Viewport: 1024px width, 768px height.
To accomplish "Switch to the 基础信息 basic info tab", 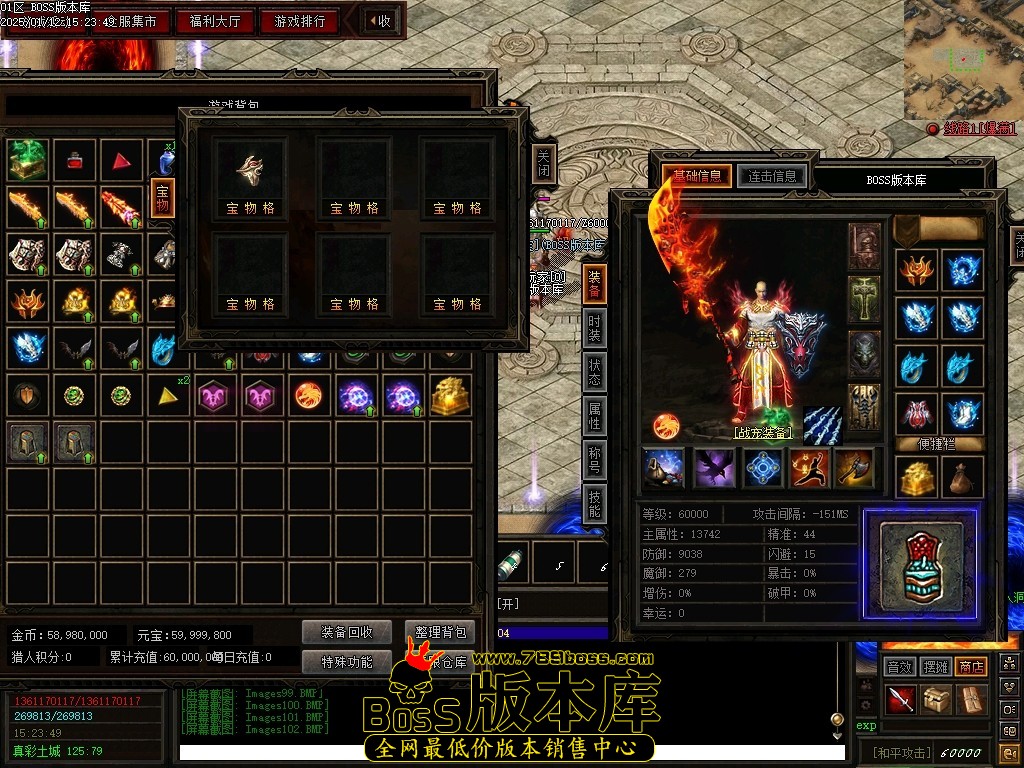I will [697, 177].
